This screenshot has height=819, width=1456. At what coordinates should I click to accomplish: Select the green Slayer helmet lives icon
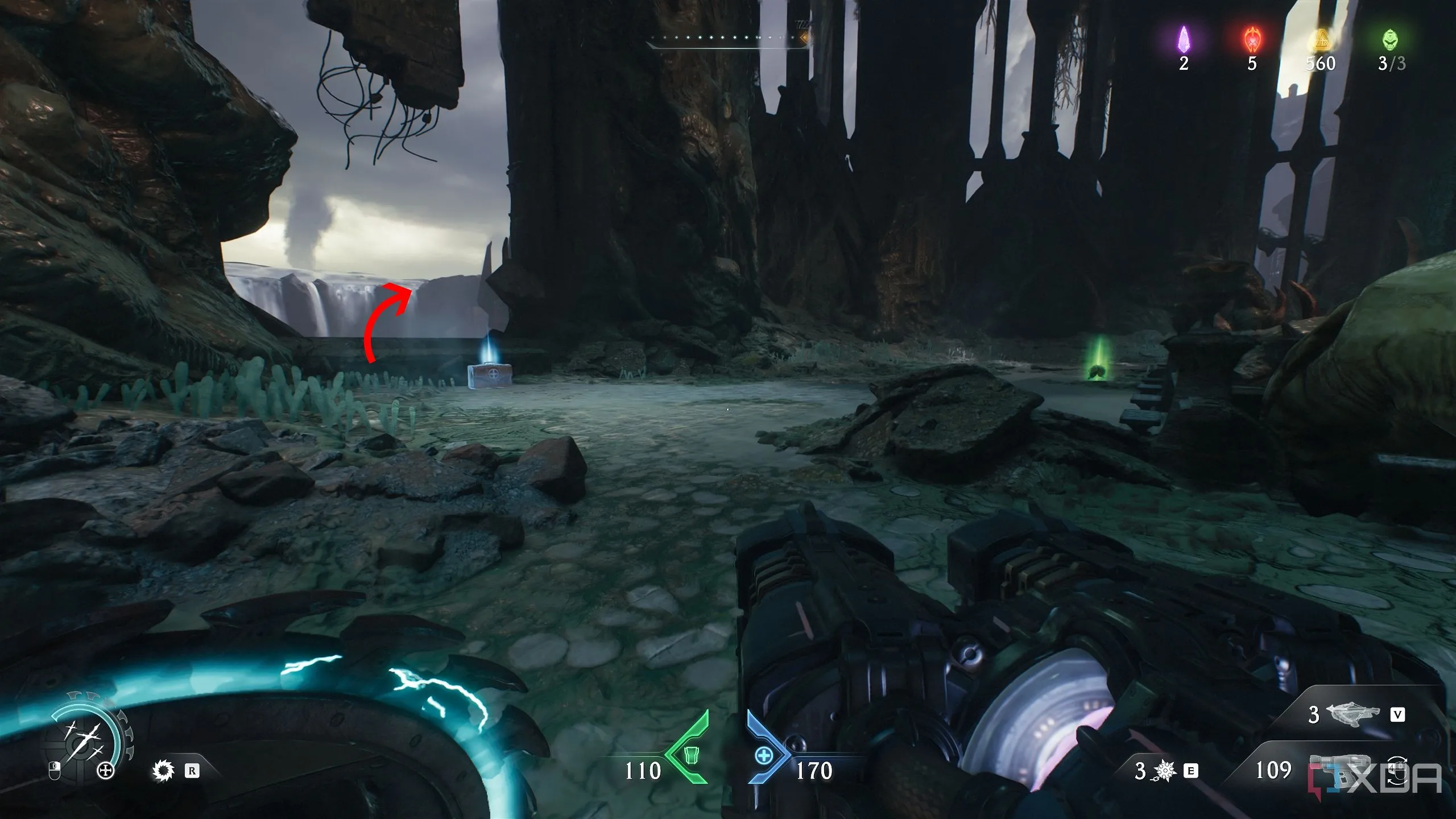[1391, 40]
